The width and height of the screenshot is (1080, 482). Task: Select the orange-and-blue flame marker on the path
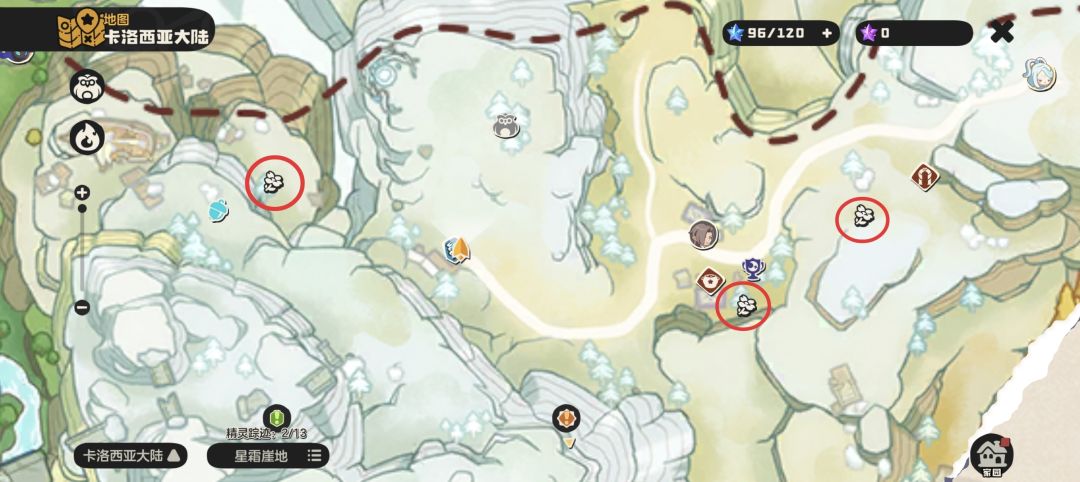point(457,250)
